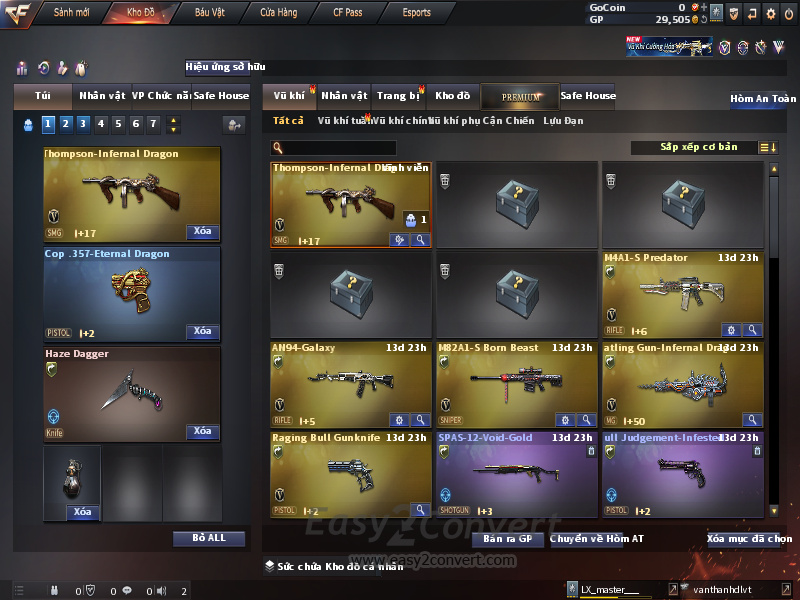Viewport: 800px width, 600px height.
Task: Choose the M82A1-S Born Beast sniper
Action: (x=517, y=384)
